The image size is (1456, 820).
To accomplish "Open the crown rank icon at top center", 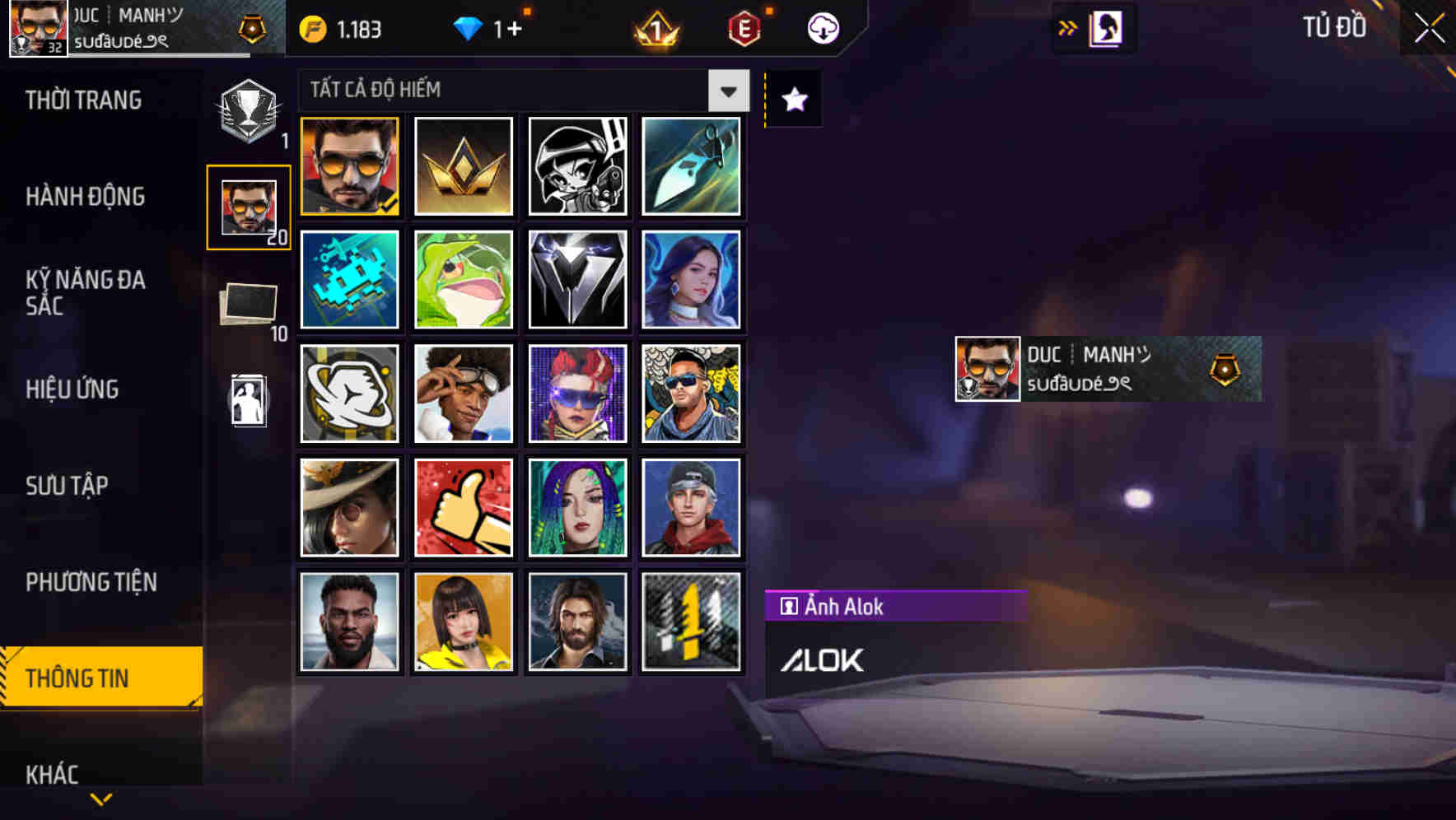I will (x=653, y=27).
